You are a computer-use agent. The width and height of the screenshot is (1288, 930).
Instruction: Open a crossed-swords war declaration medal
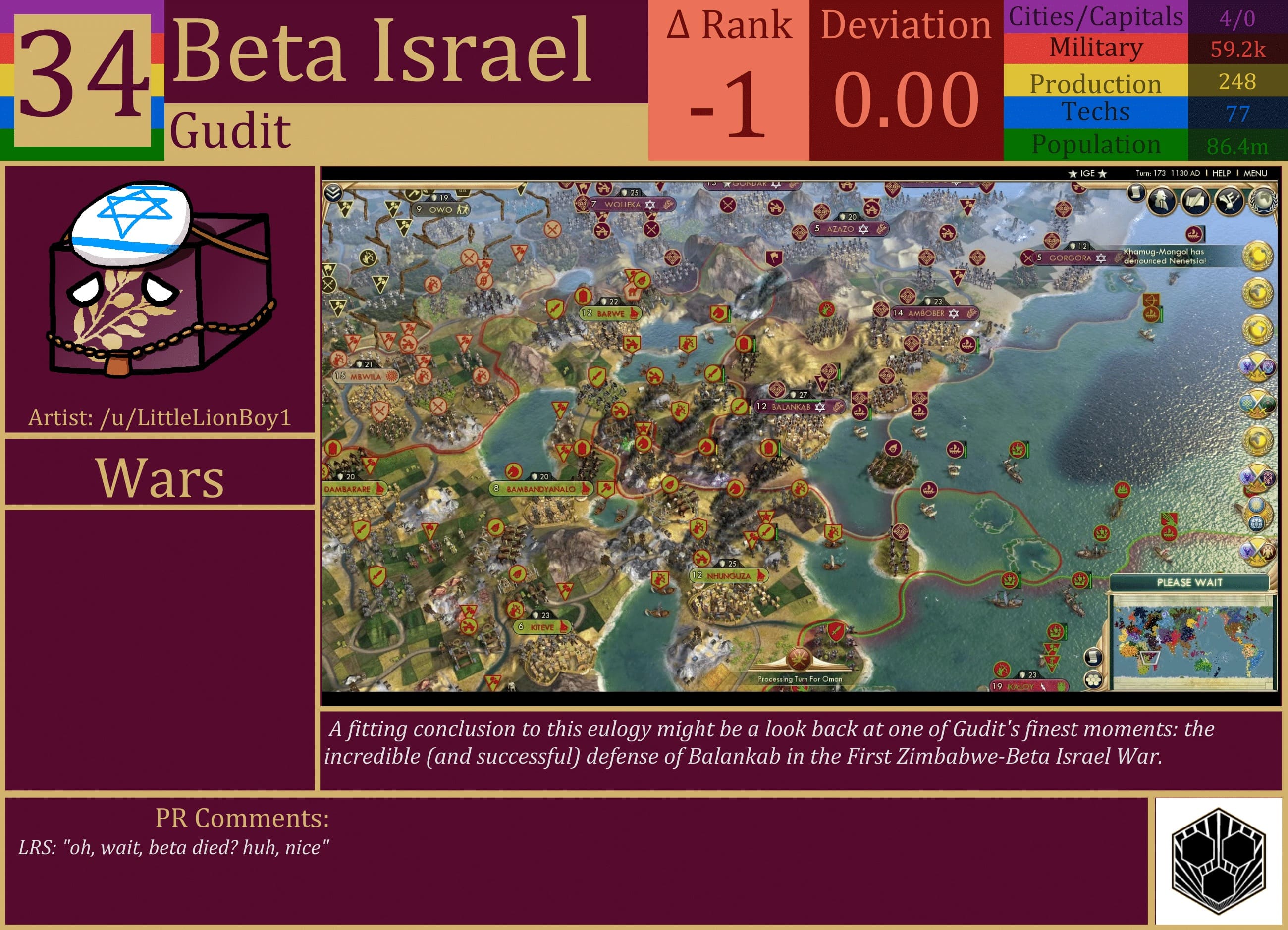pos(1258,367)
